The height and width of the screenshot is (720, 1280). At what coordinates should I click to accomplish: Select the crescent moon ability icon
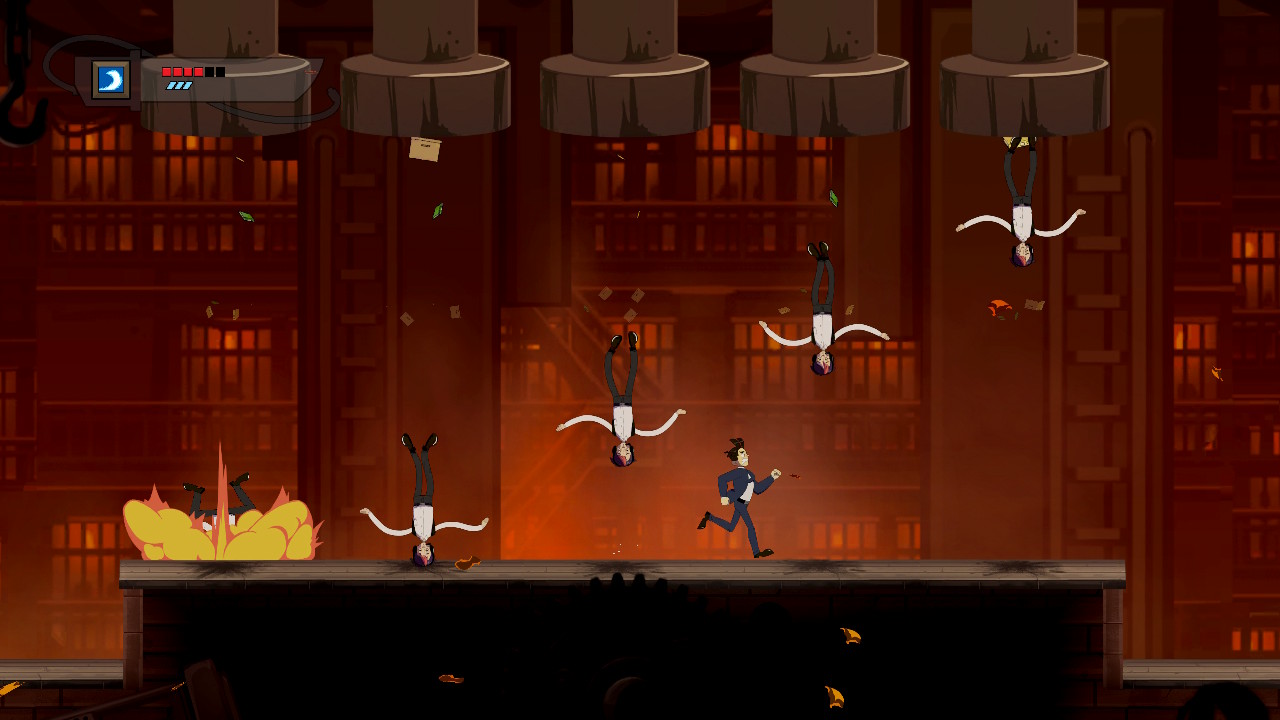112,79
